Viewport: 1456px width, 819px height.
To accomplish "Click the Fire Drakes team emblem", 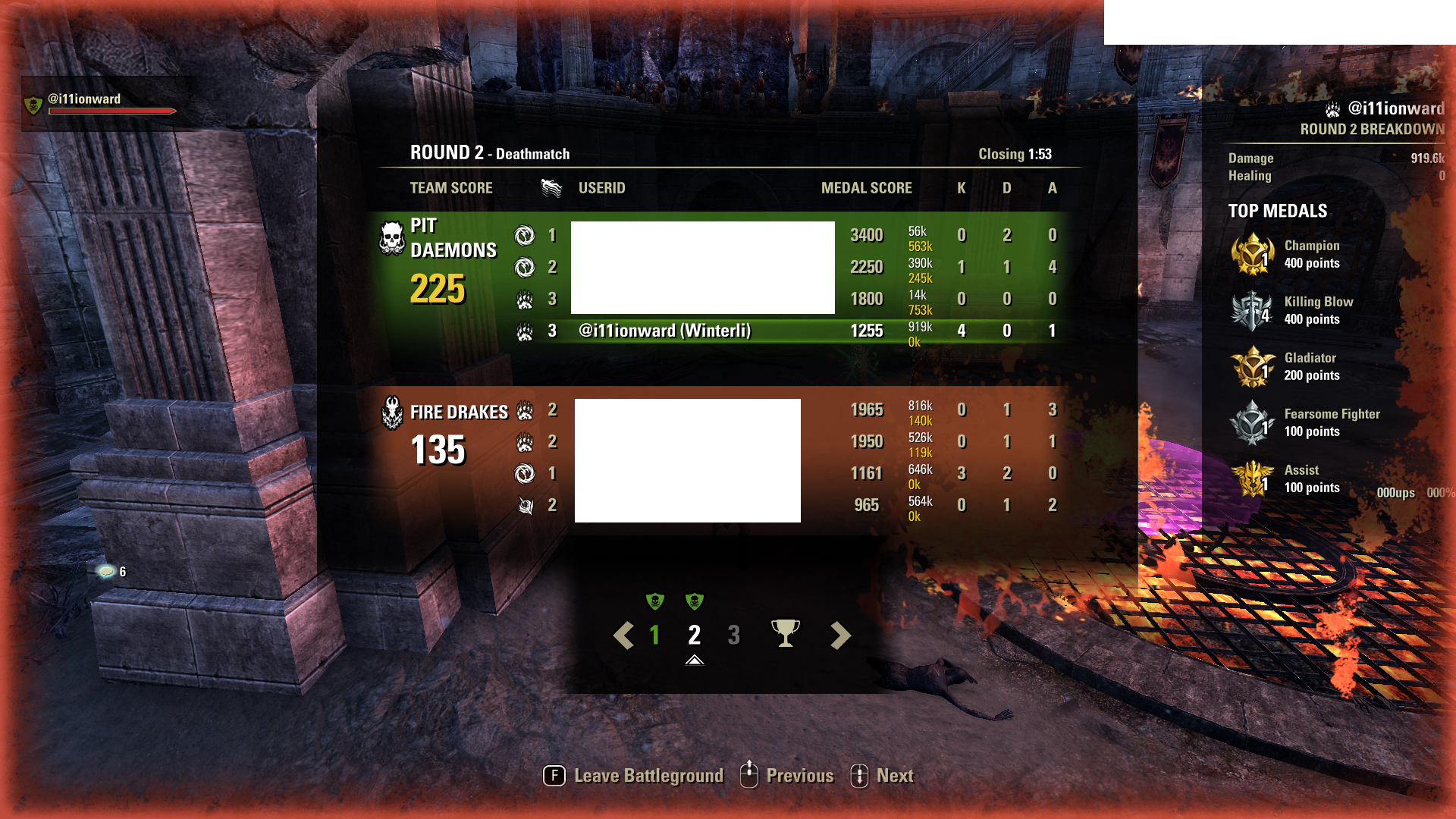I will pos(391,411).
